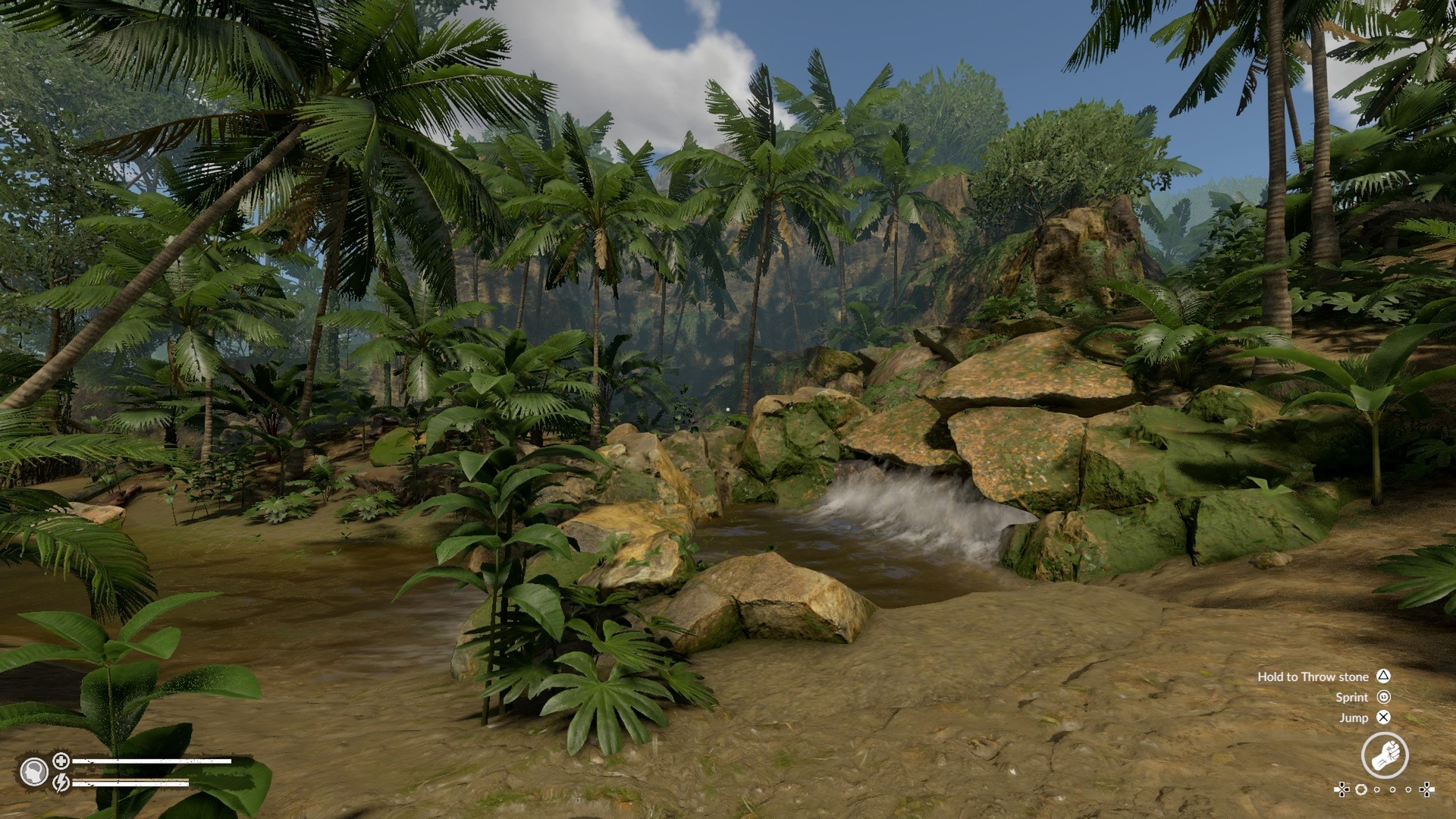Image resolution: width=1456 pixels, height=819 pixels.
Task: Click the stamina lightning bolt icon
Action: [61, 782]
